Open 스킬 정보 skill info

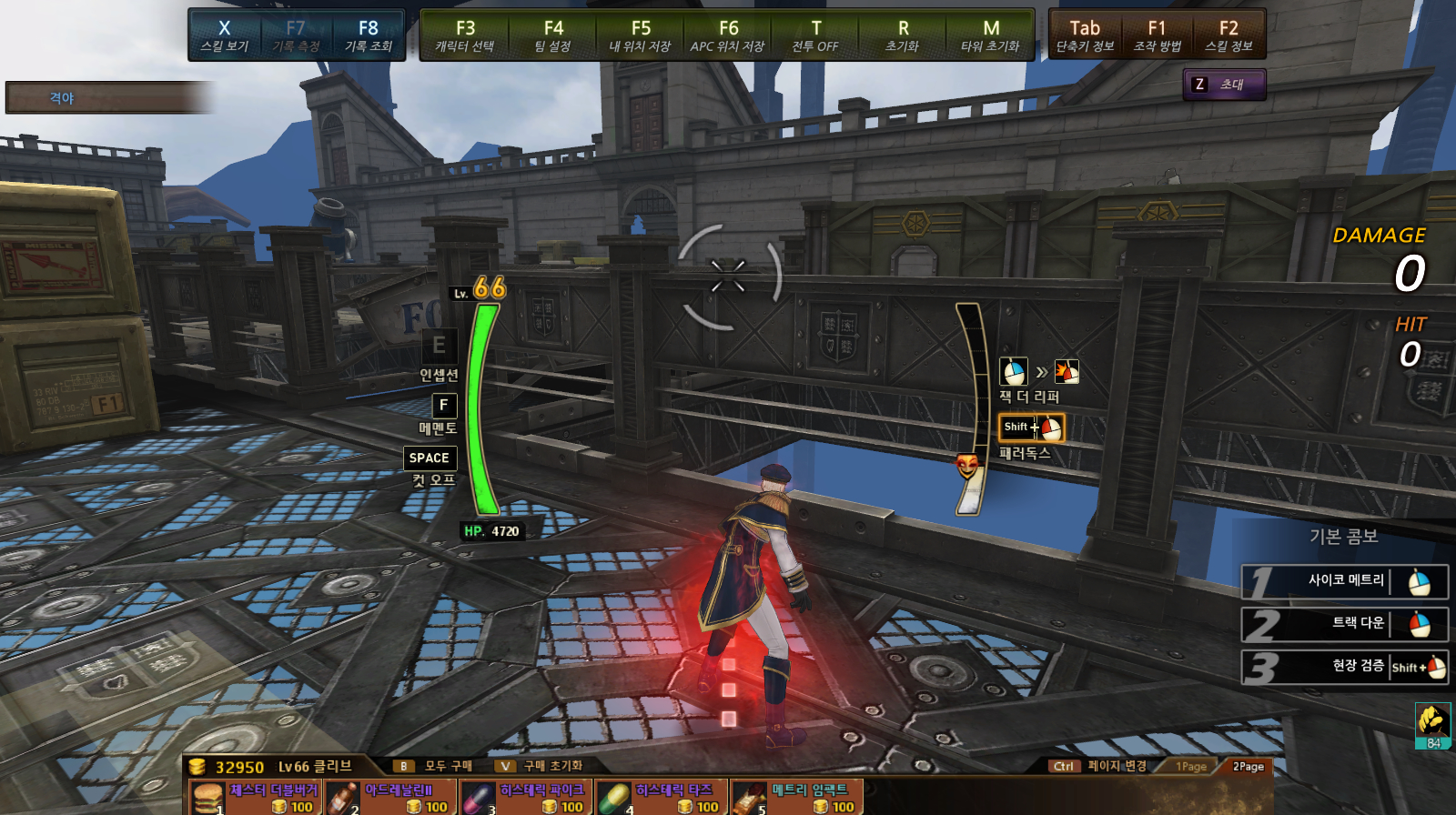[1228, 35]
